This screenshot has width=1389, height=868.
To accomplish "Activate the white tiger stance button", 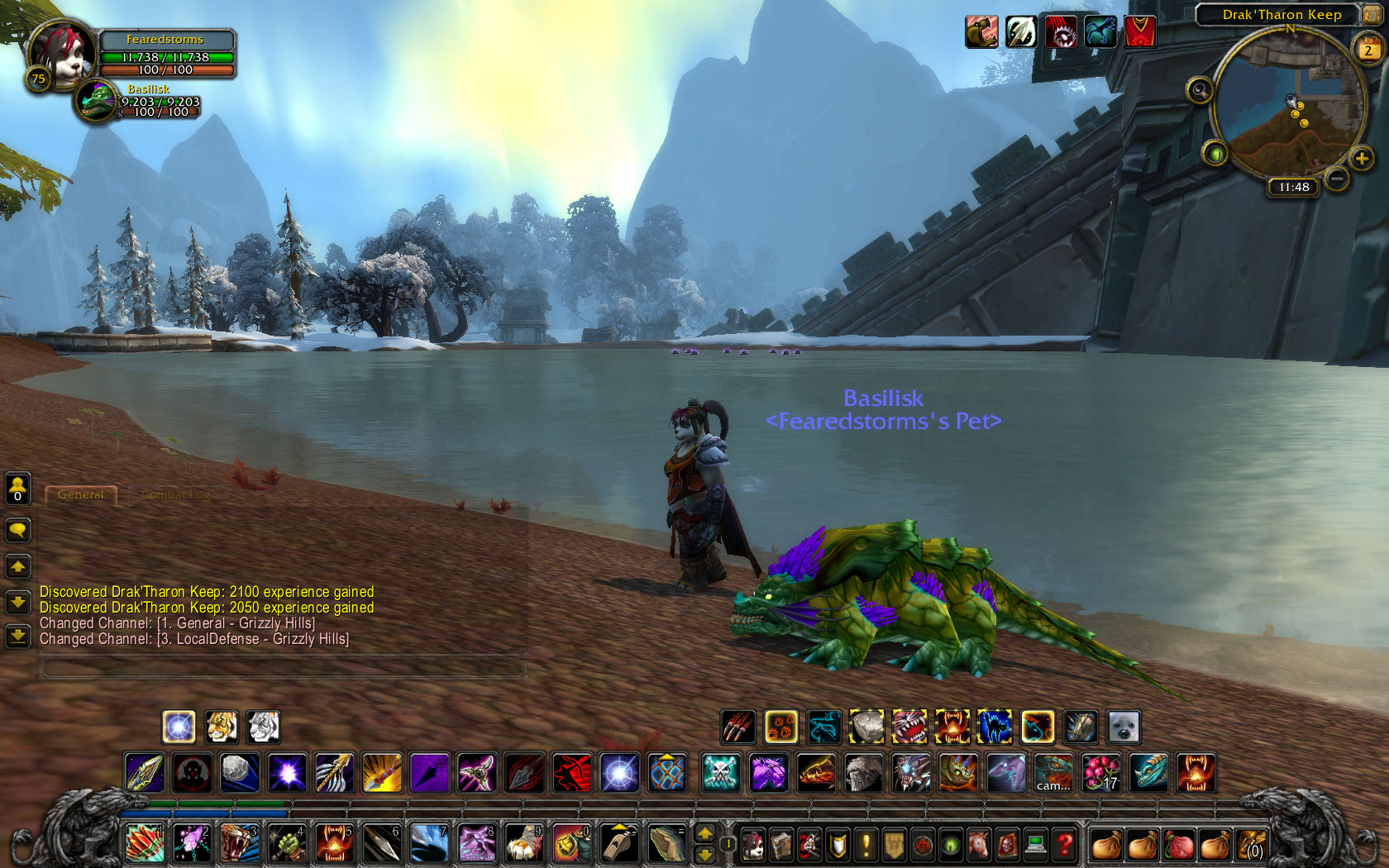I will [x=264, y=727].
